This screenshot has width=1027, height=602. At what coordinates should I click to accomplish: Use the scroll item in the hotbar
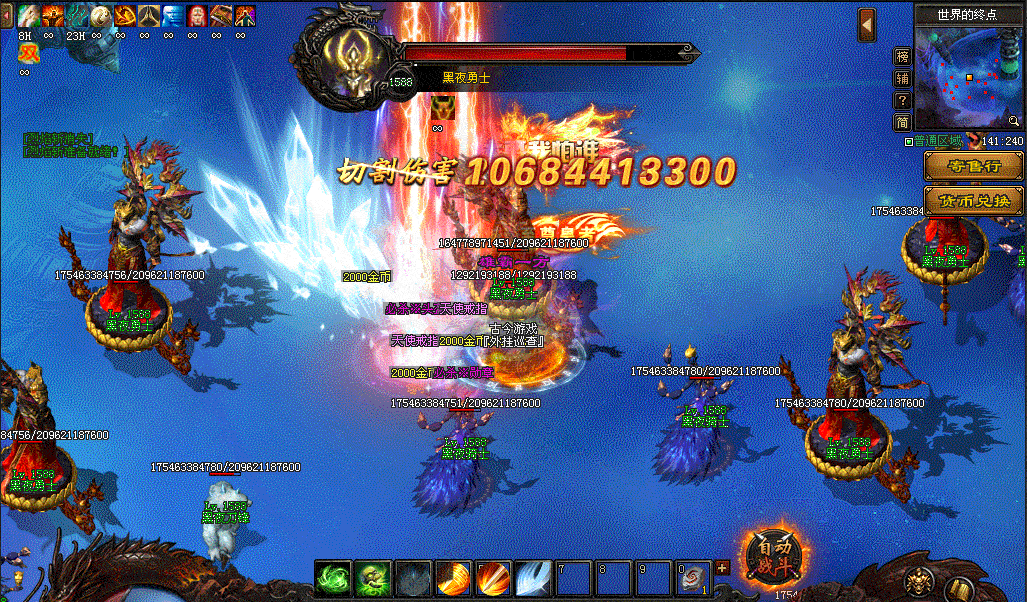692,579
